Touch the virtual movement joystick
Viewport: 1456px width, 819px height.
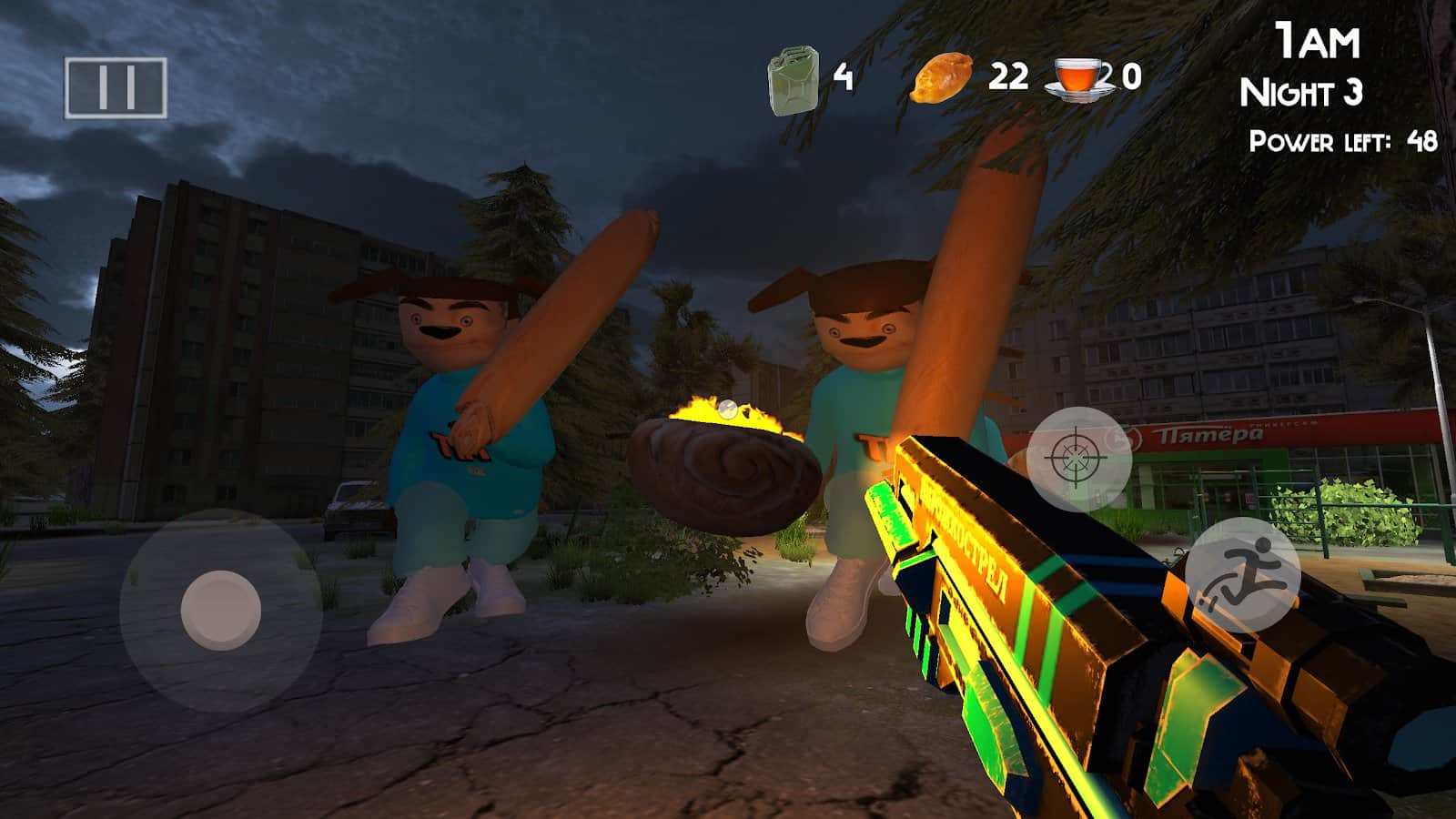click(x=221, y=609)
